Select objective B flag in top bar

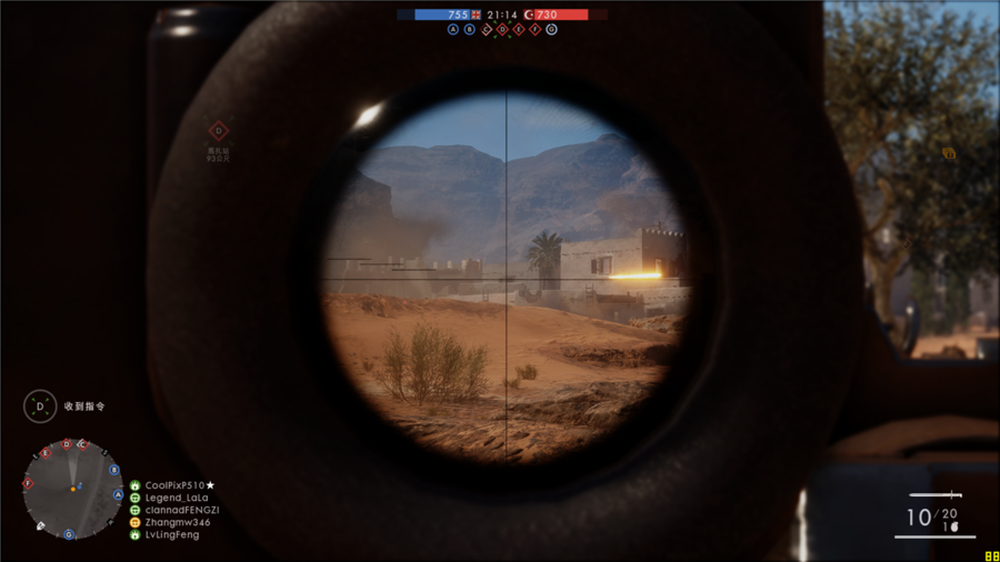point(469,30)
